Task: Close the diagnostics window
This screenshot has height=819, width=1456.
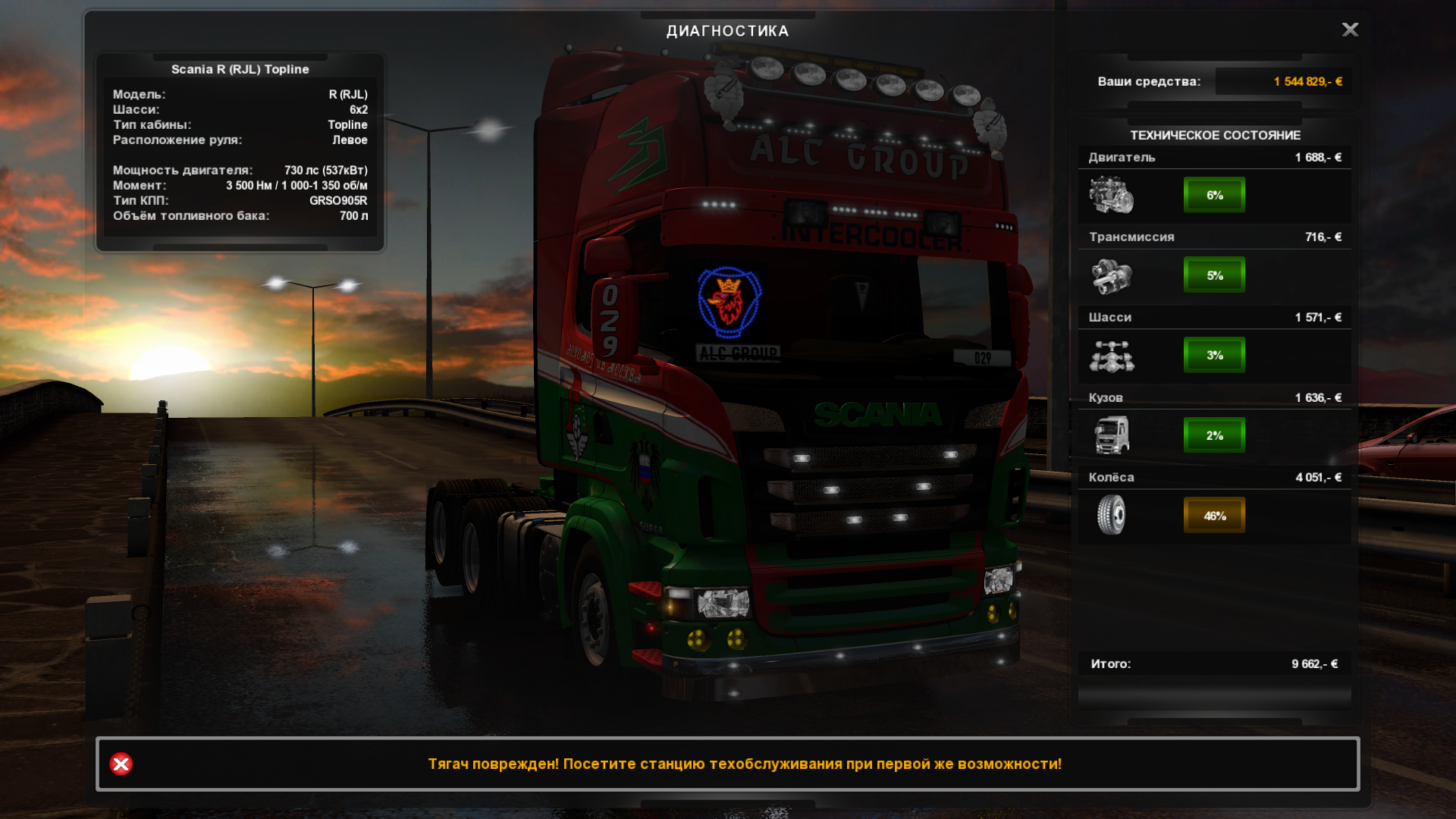Action: (1350, 30)
